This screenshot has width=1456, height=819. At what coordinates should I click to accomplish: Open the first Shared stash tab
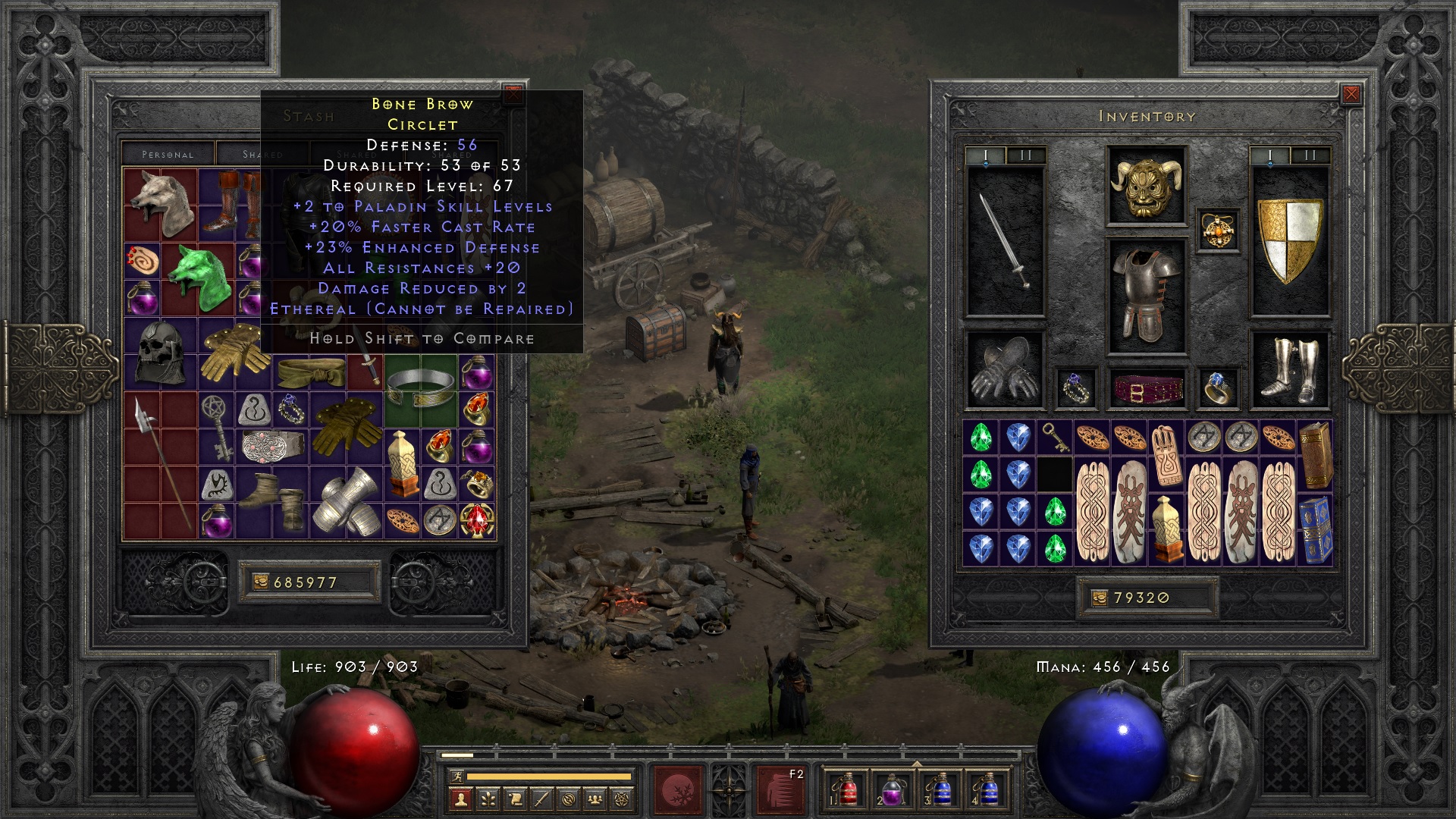pos(262,153)
